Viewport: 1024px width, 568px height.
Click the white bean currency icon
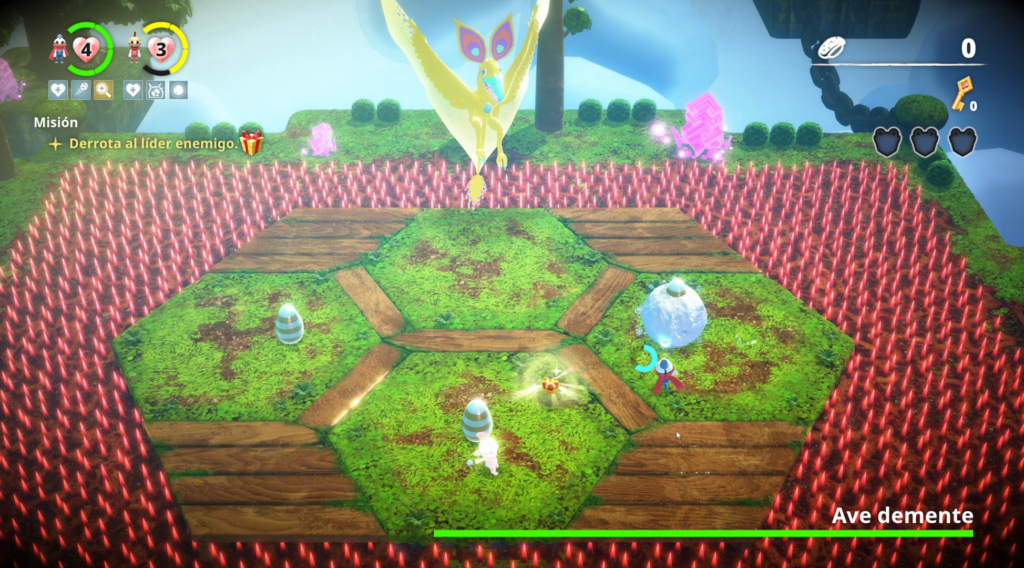(x=832, y=48)
